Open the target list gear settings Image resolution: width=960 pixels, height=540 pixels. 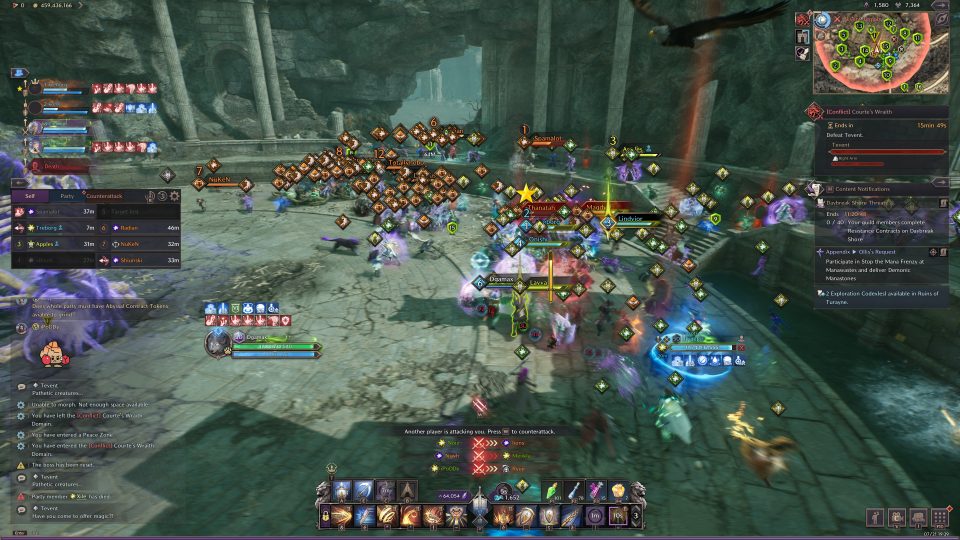pyautogui.click(x=174, y=196)
